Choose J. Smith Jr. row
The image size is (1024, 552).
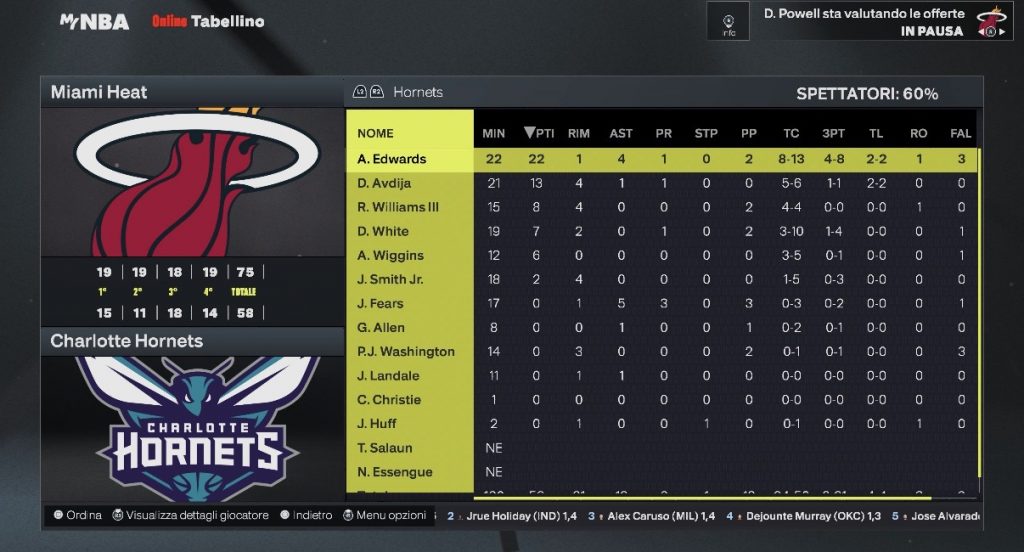coord(390,279)
